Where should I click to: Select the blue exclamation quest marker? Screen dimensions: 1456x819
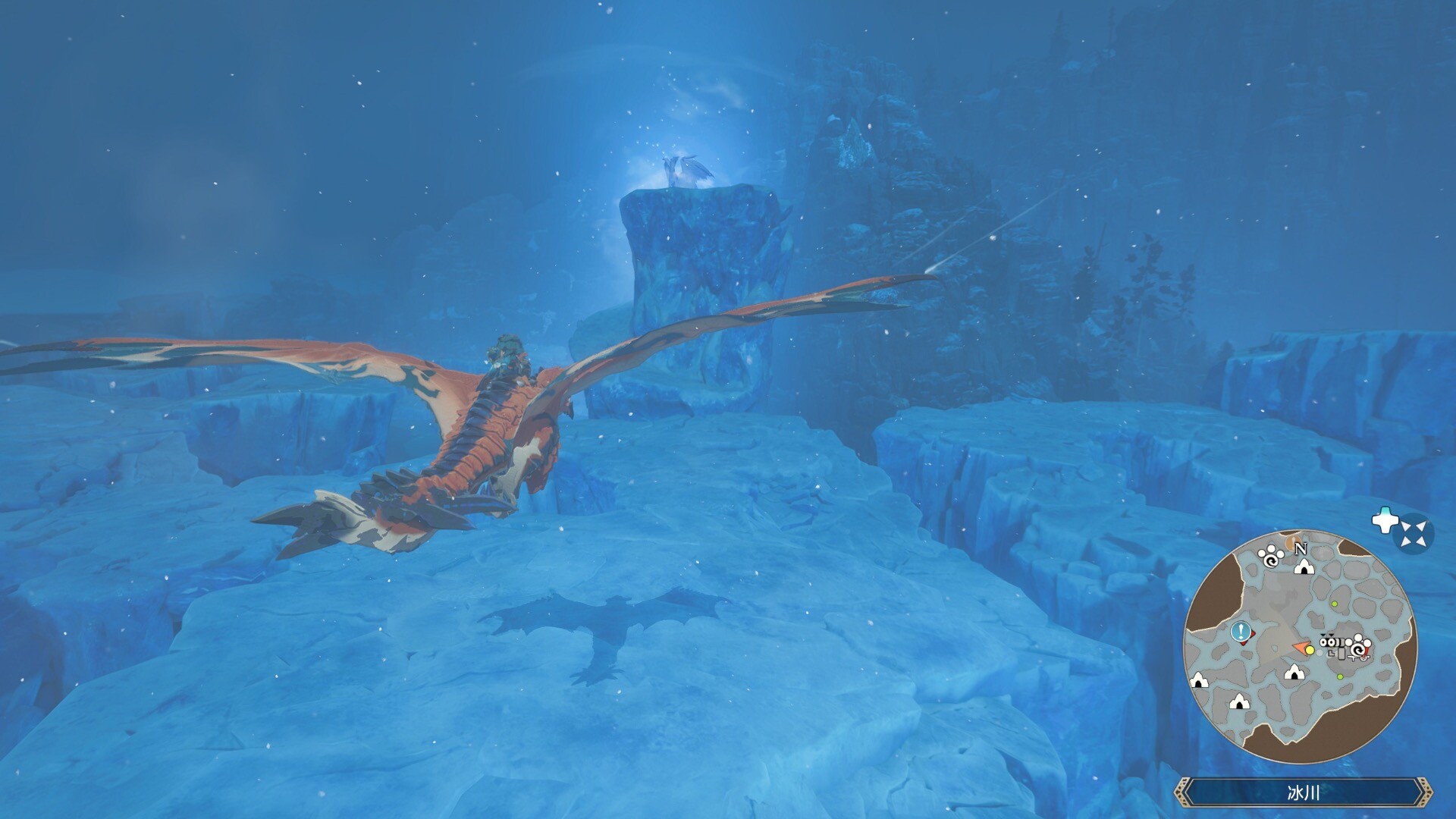1241,631
